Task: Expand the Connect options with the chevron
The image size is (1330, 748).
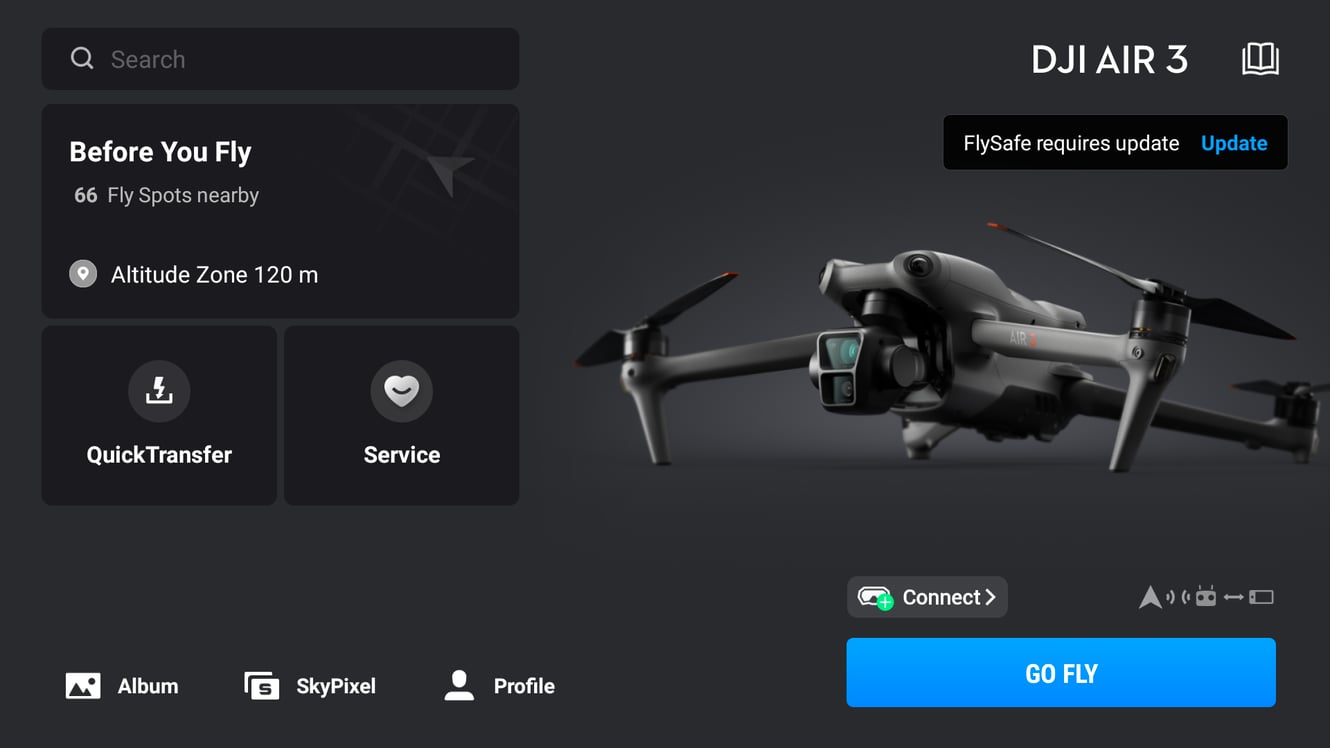Action: tap(991, 597)
